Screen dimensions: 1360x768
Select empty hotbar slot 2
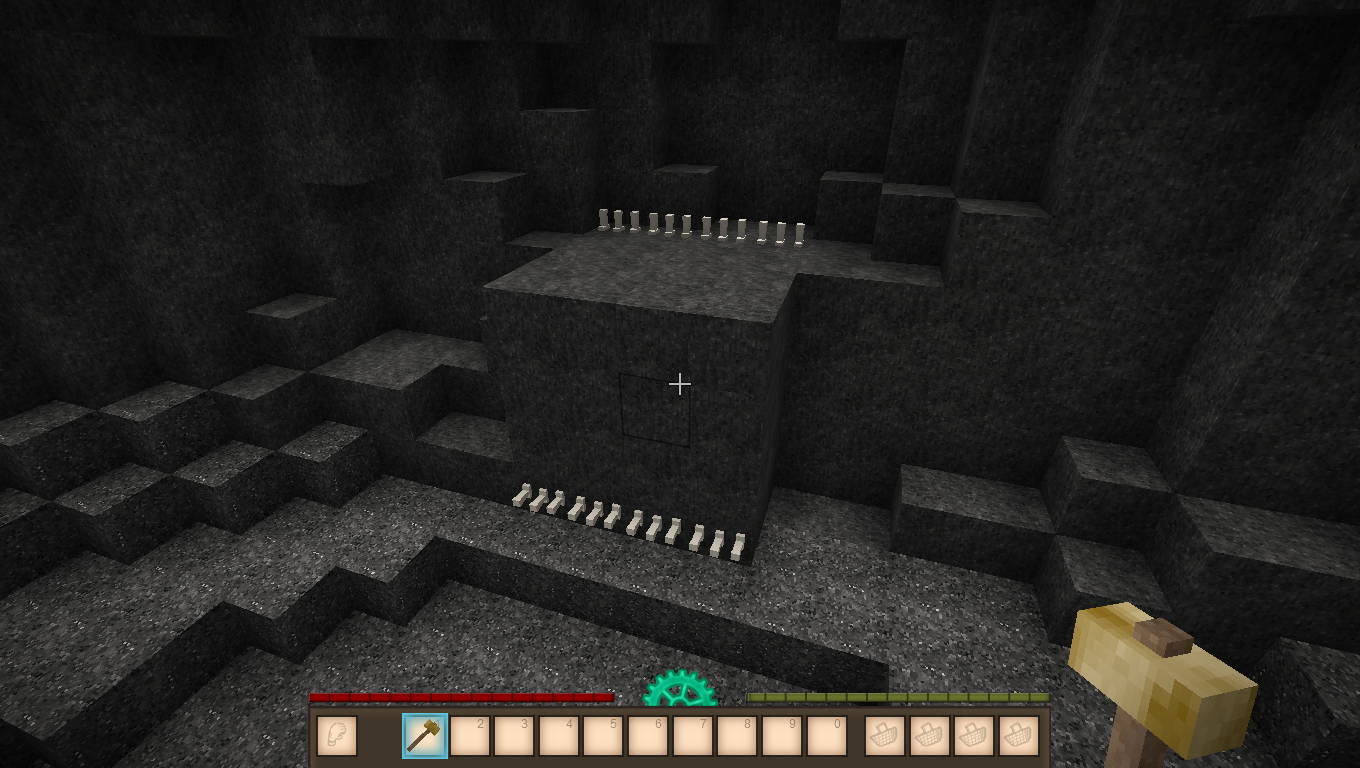coord(470,735)
